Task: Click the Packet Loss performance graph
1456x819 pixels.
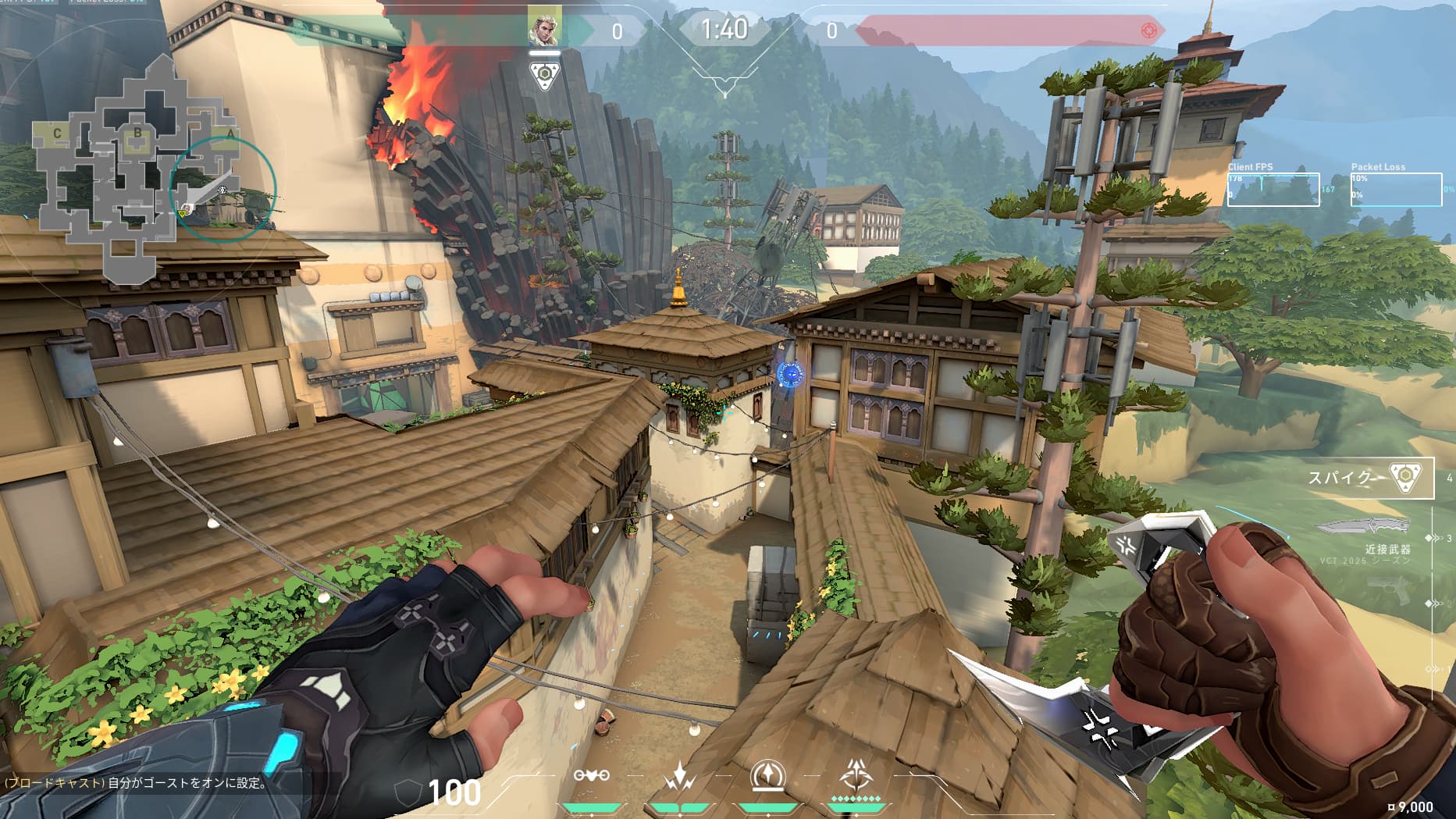Action: [x=1396, y=189]
